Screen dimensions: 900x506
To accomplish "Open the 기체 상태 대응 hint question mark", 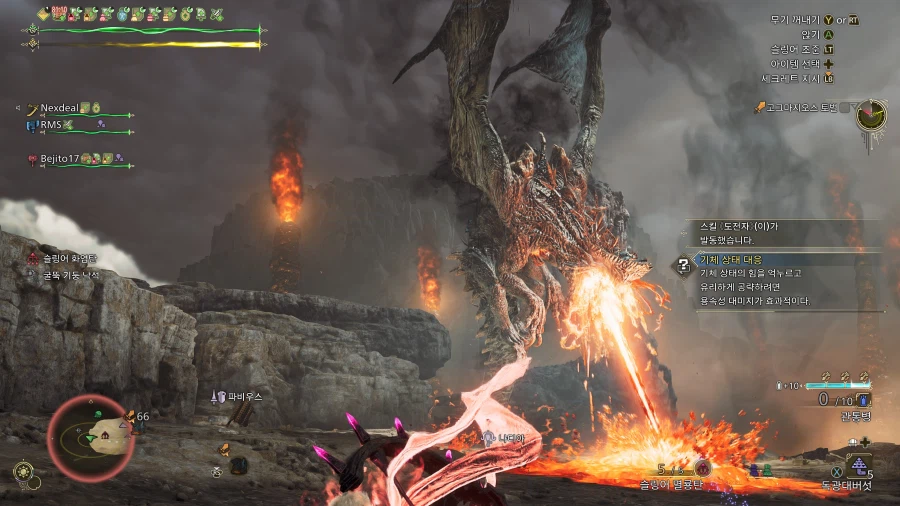I will click(x=683, y=265).
